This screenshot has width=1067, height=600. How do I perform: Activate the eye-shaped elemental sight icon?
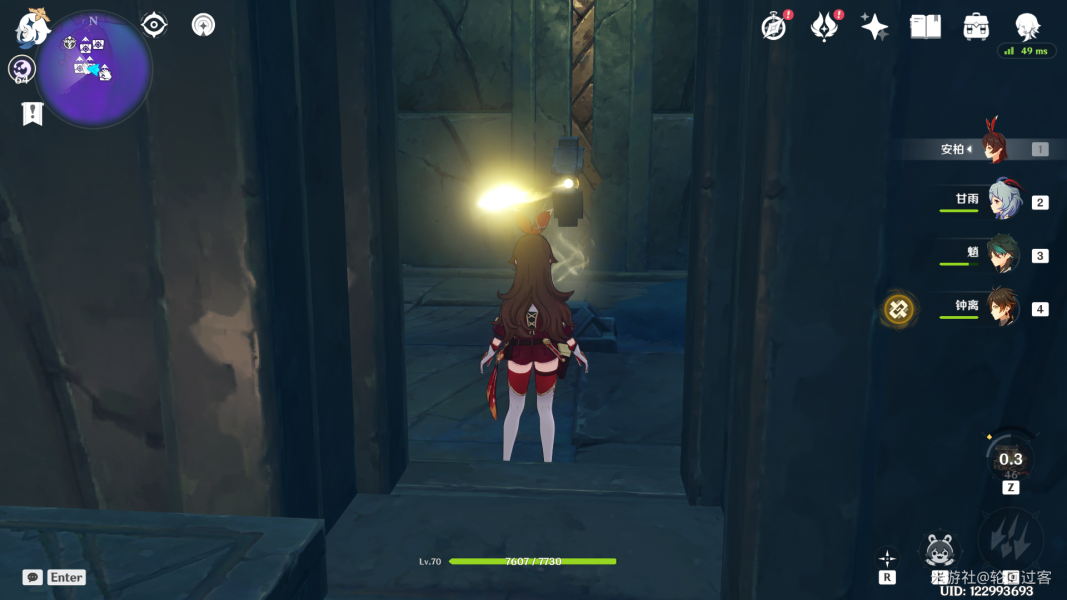tap(154, 25)
